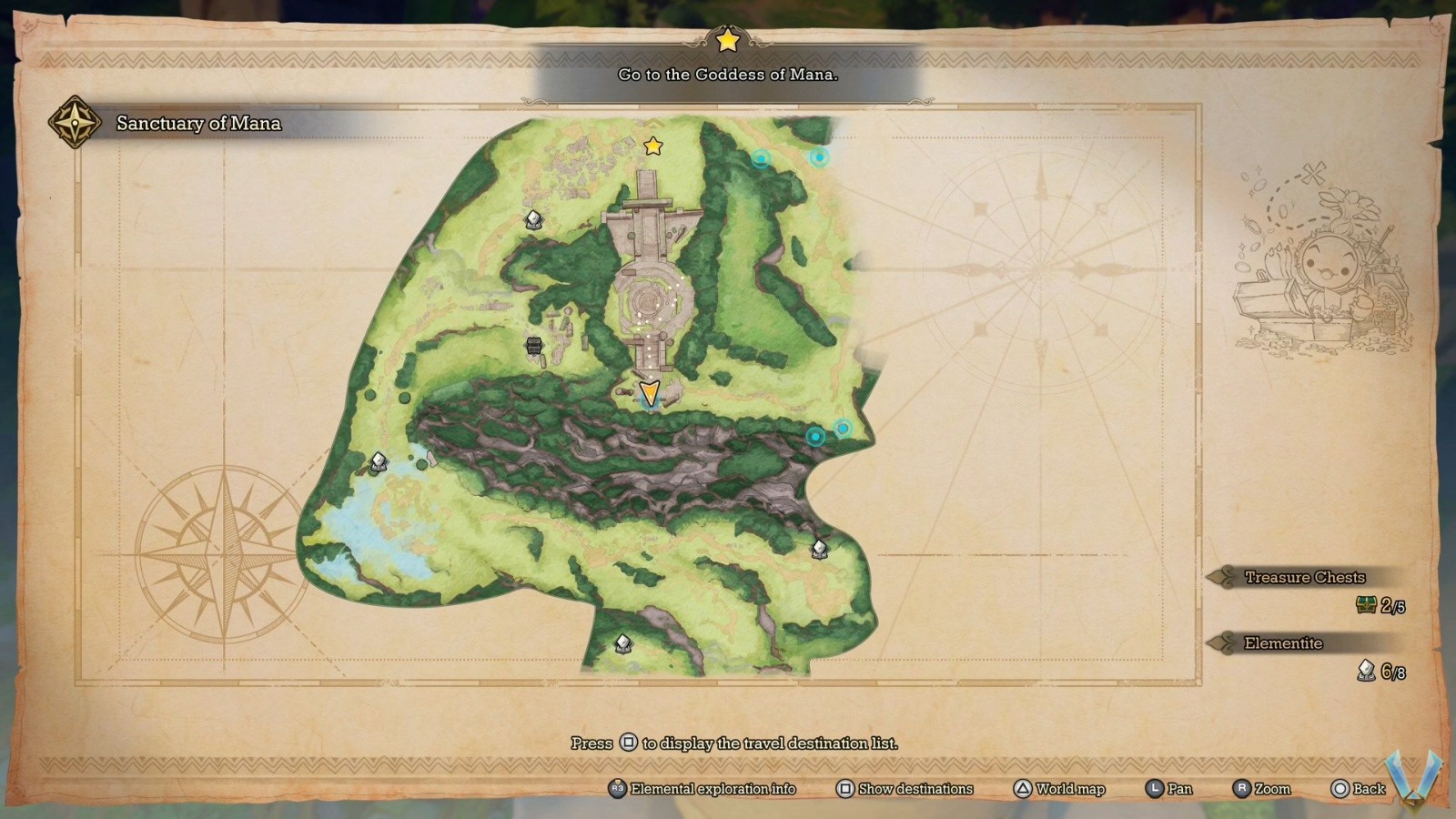The image size is (1456, 819).
Task: Click the Treasure Chests legend entry
Action: 1304,577
